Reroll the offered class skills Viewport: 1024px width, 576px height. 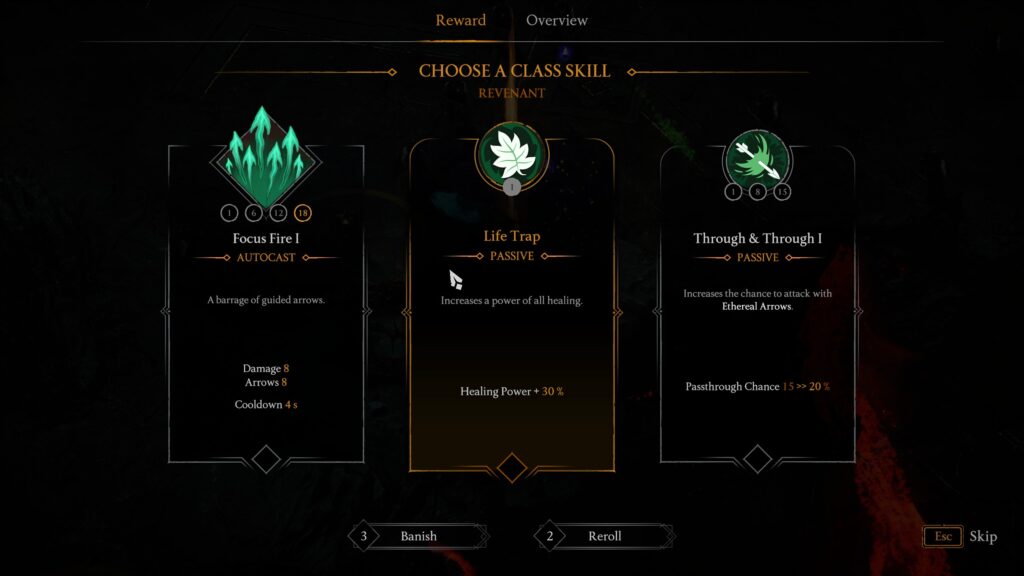click(x=604, y=536)
